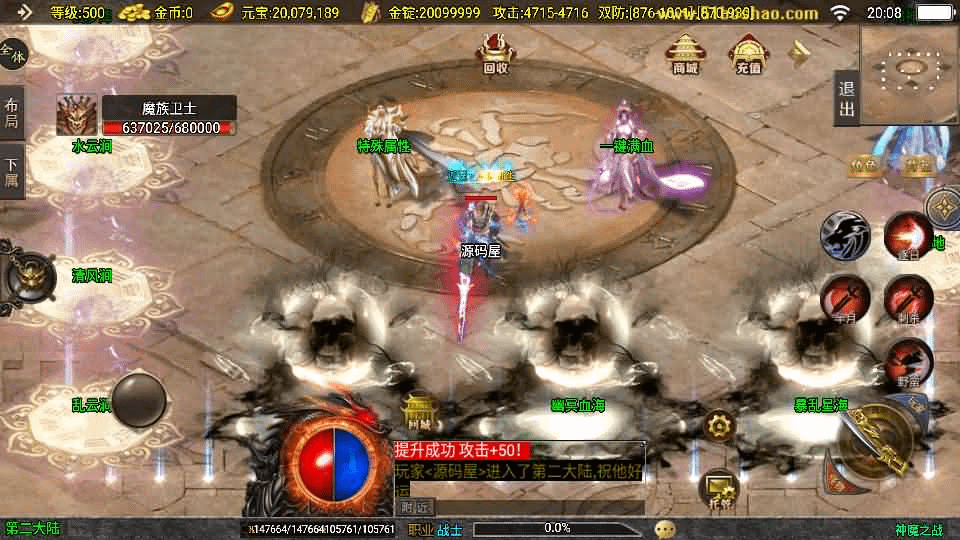Open the chat bubble emoji button

coord(665,528)
